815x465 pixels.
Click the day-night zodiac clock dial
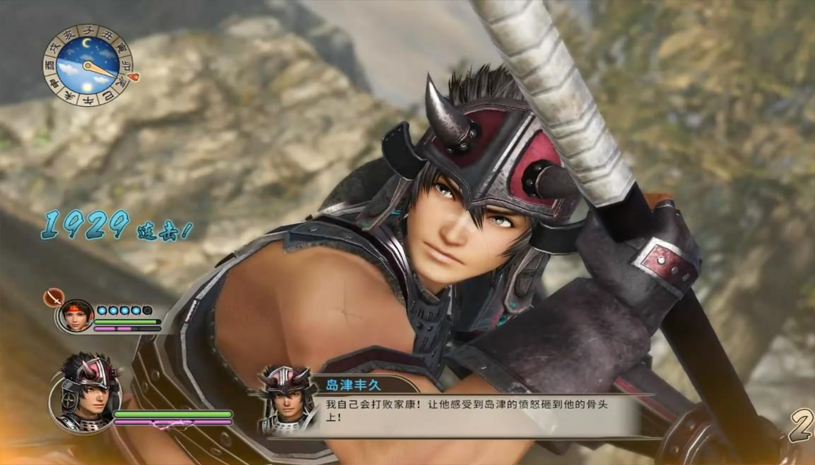(82, 66)
